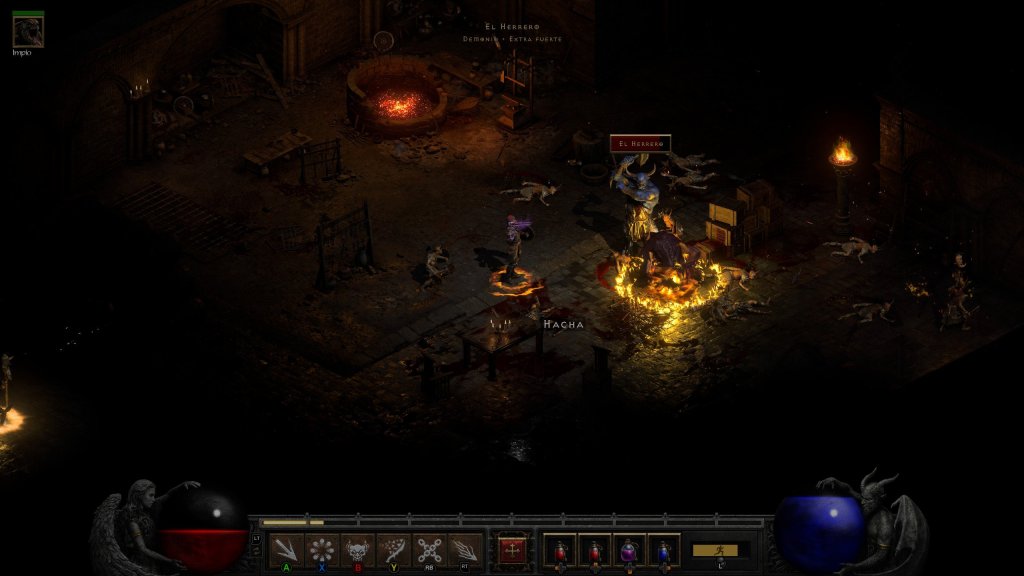Pick up the Hacha item label
Viewport: 1024px width, 576px height.
click(x=562, y=325)
